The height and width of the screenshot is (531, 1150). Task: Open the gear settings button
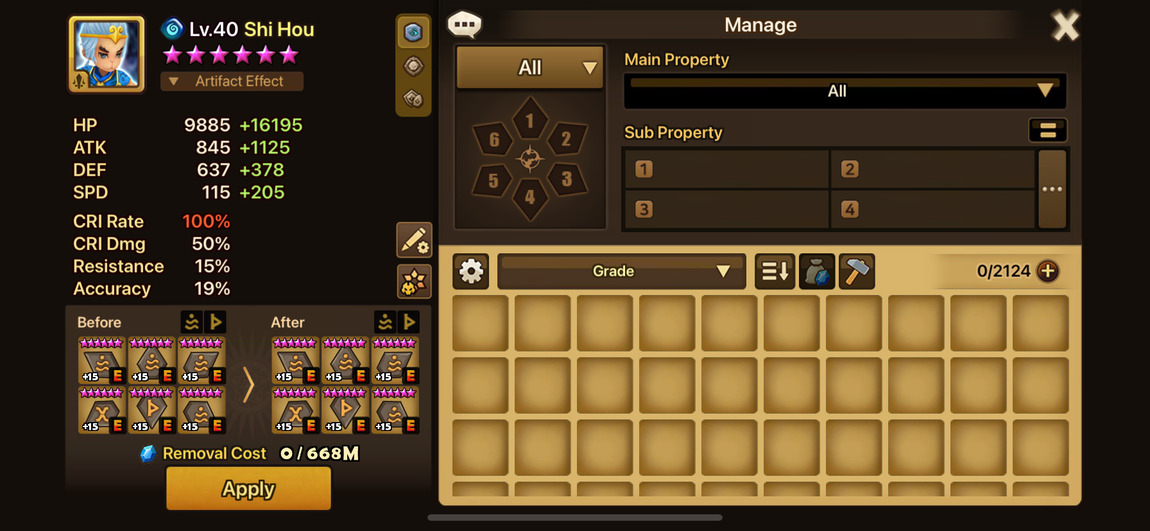[471, 271]
